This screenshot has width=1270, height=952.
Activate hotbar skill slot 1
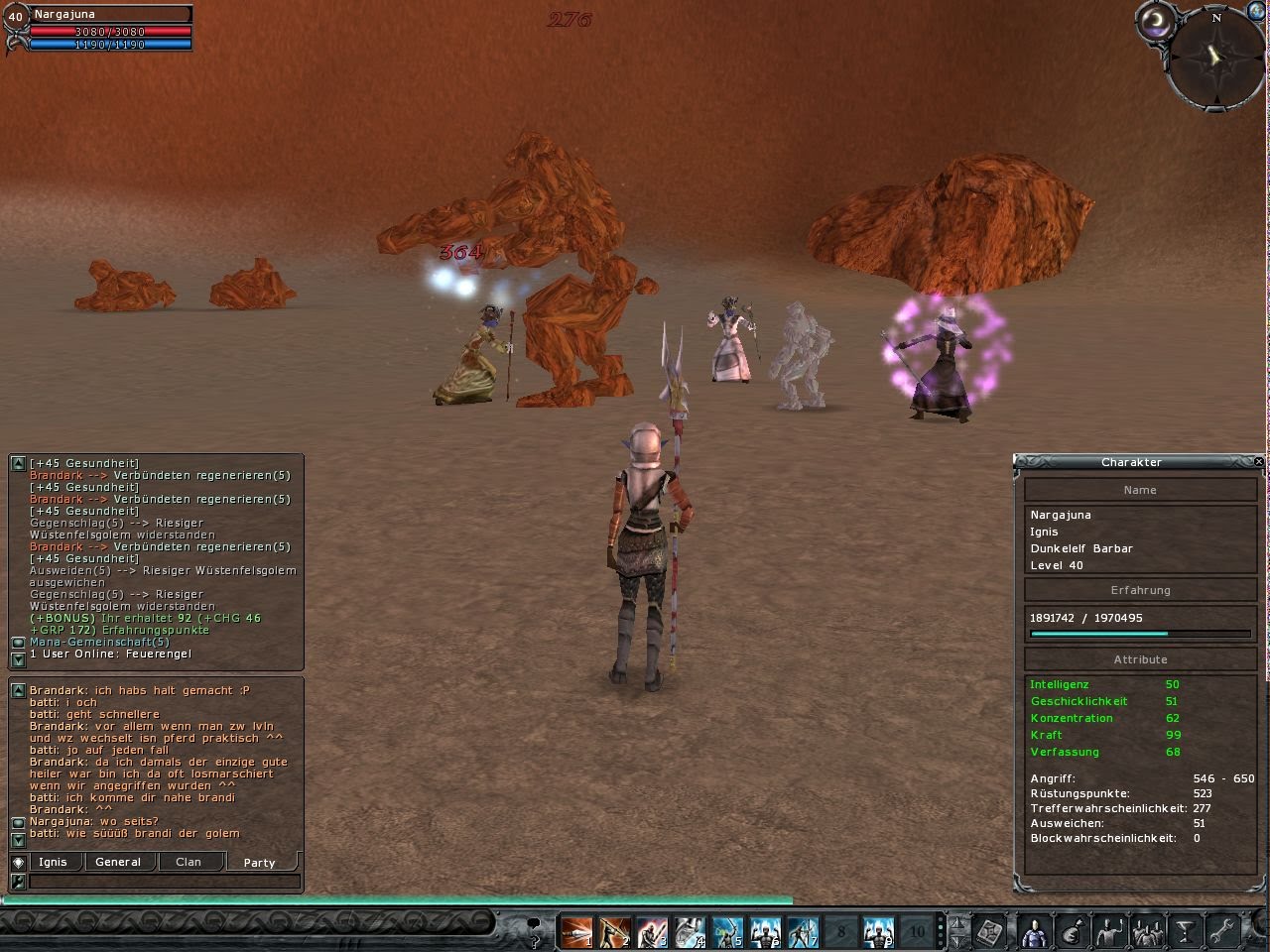point(576,932)
